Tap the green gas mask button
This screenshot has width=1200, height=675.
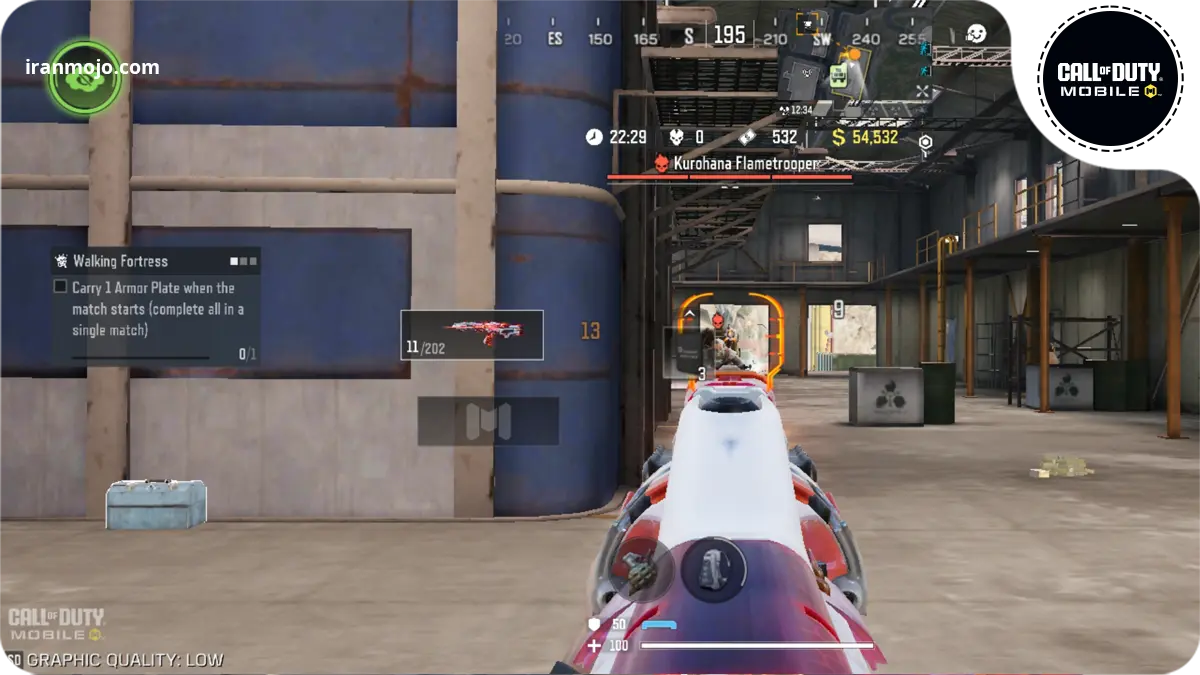(x=85, y=77)
